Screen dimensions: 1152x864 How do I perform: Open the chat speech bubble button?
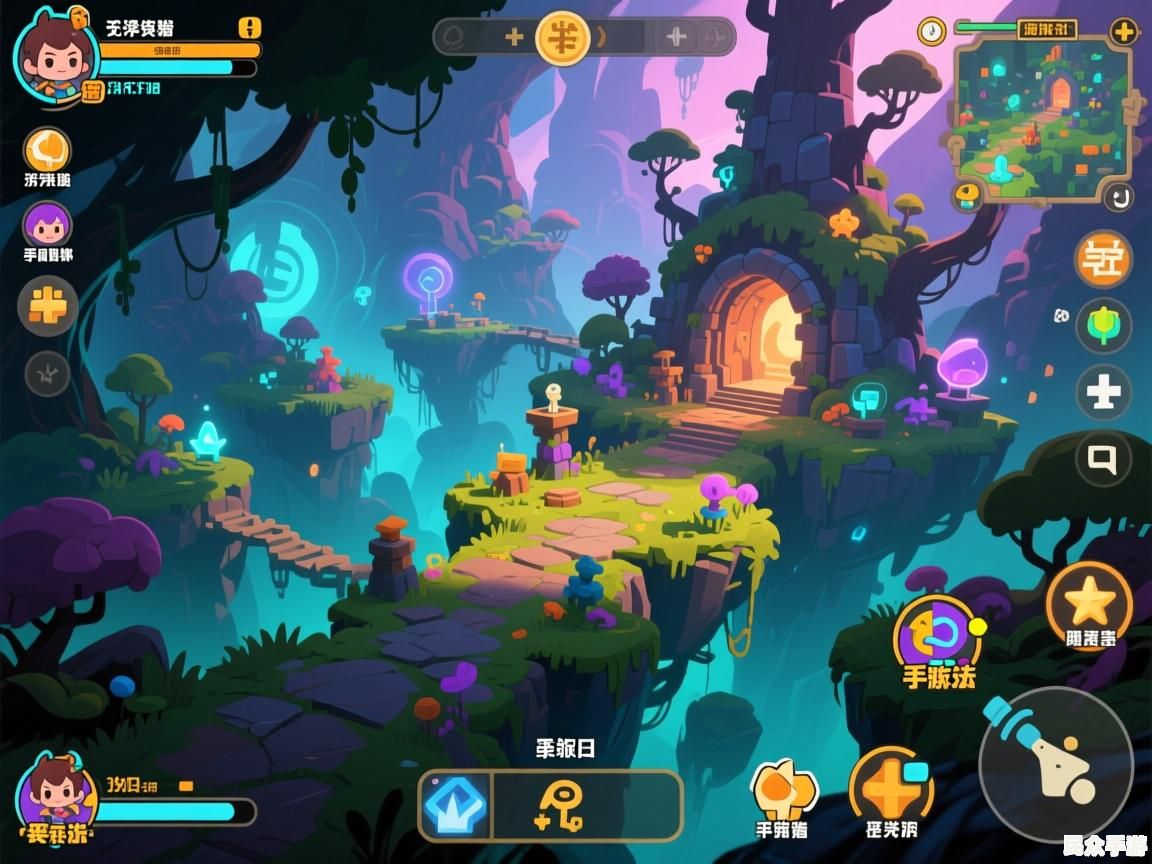[x=1103, y=459]
